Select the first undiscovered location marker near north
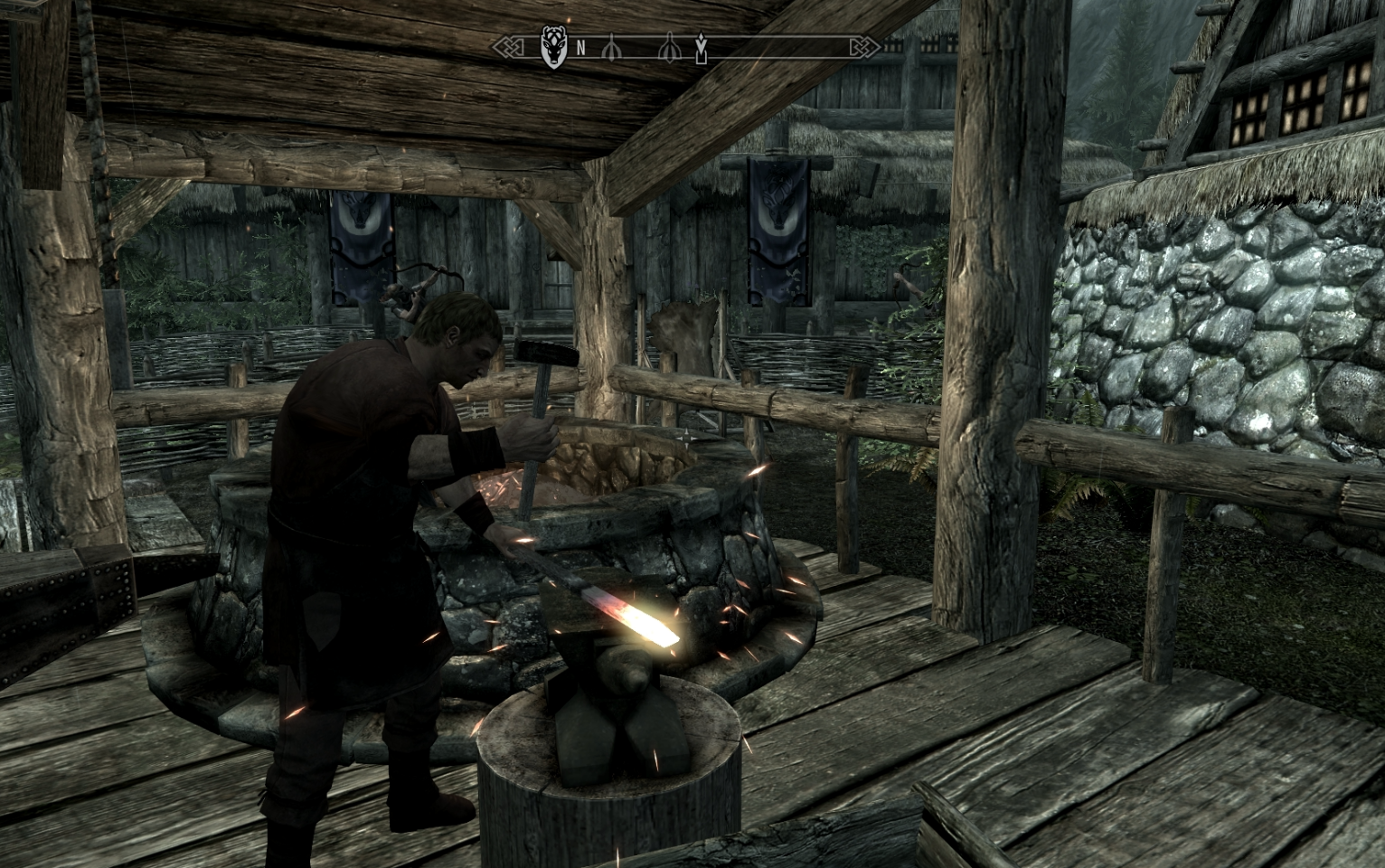The image size is (1385, 868). click(613, 47)
